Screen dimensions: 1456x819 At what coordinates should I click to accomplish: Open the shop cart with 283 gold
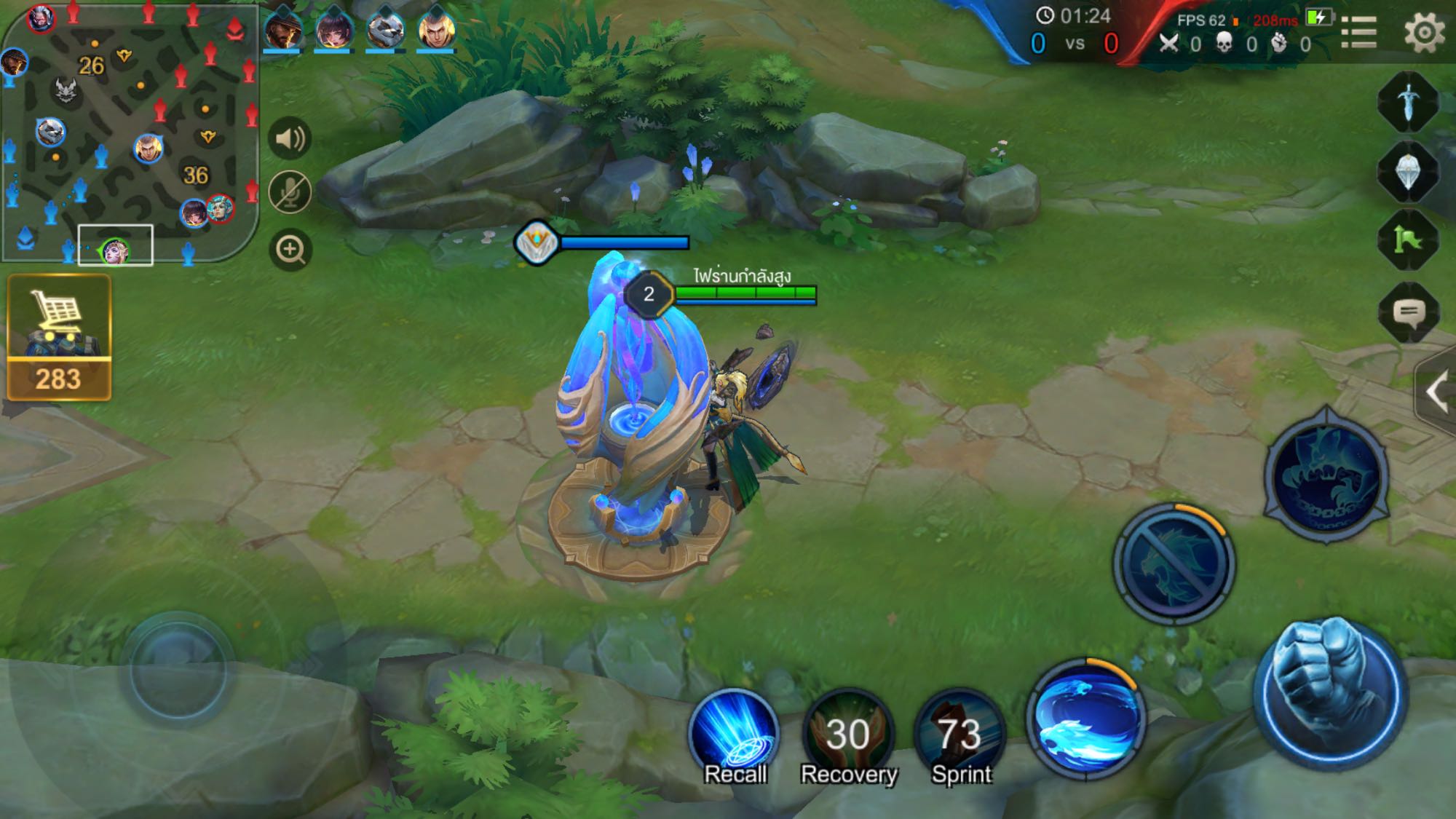(x=59, y=337)
